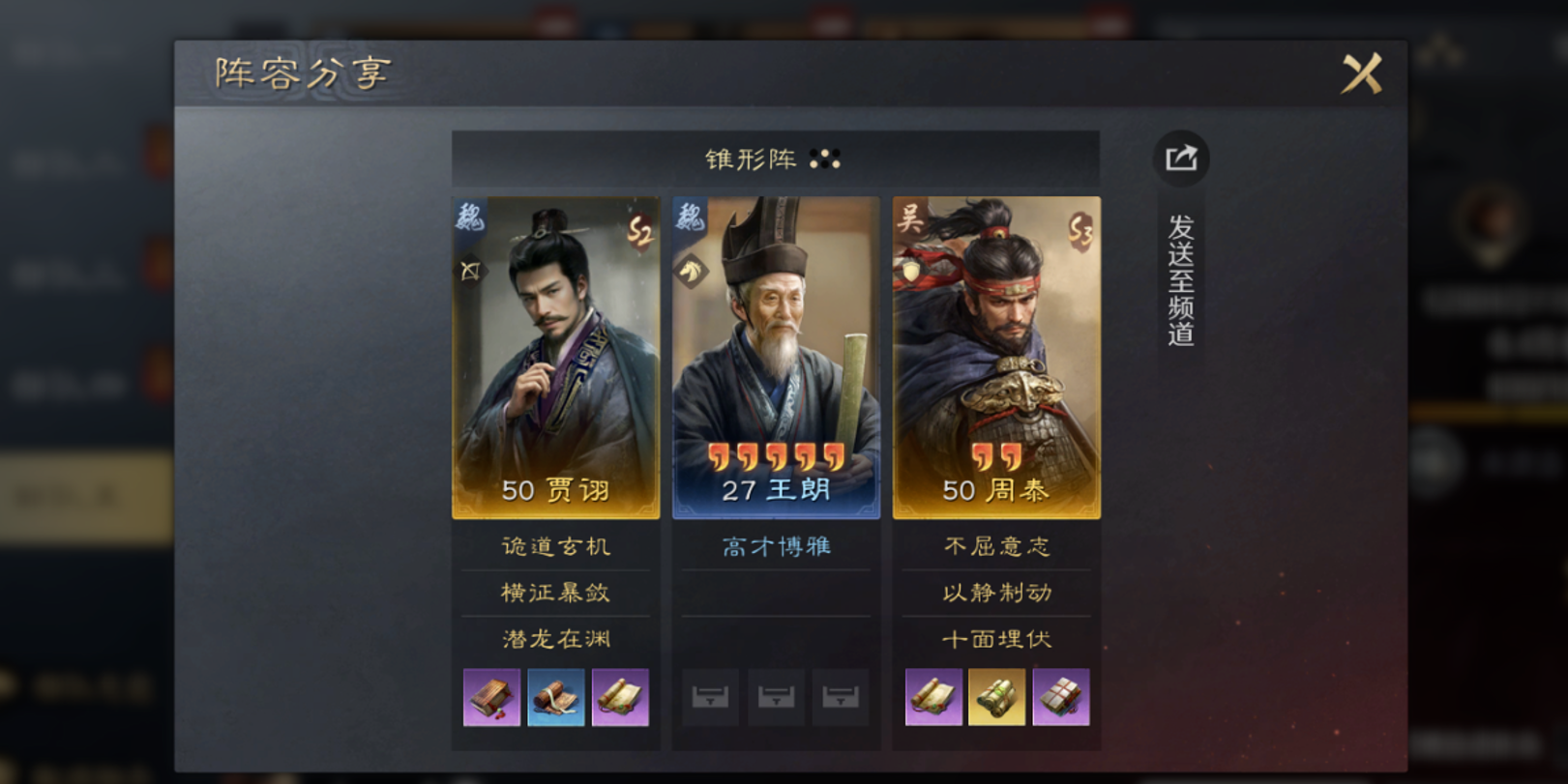
Task: Click the share icon above 发送至频道
Action: coord(1182,160)
